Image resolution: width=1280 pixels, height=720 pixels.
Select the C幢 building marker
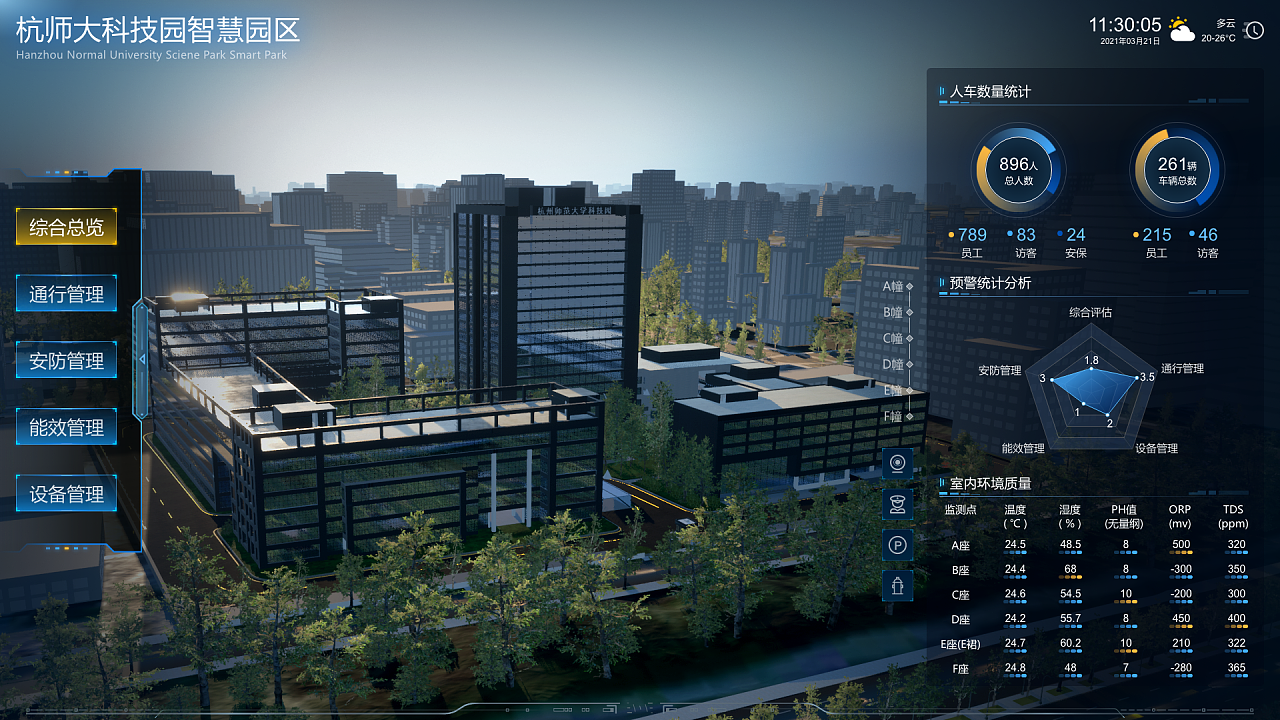pyautogui.click(x=897, y=338)
